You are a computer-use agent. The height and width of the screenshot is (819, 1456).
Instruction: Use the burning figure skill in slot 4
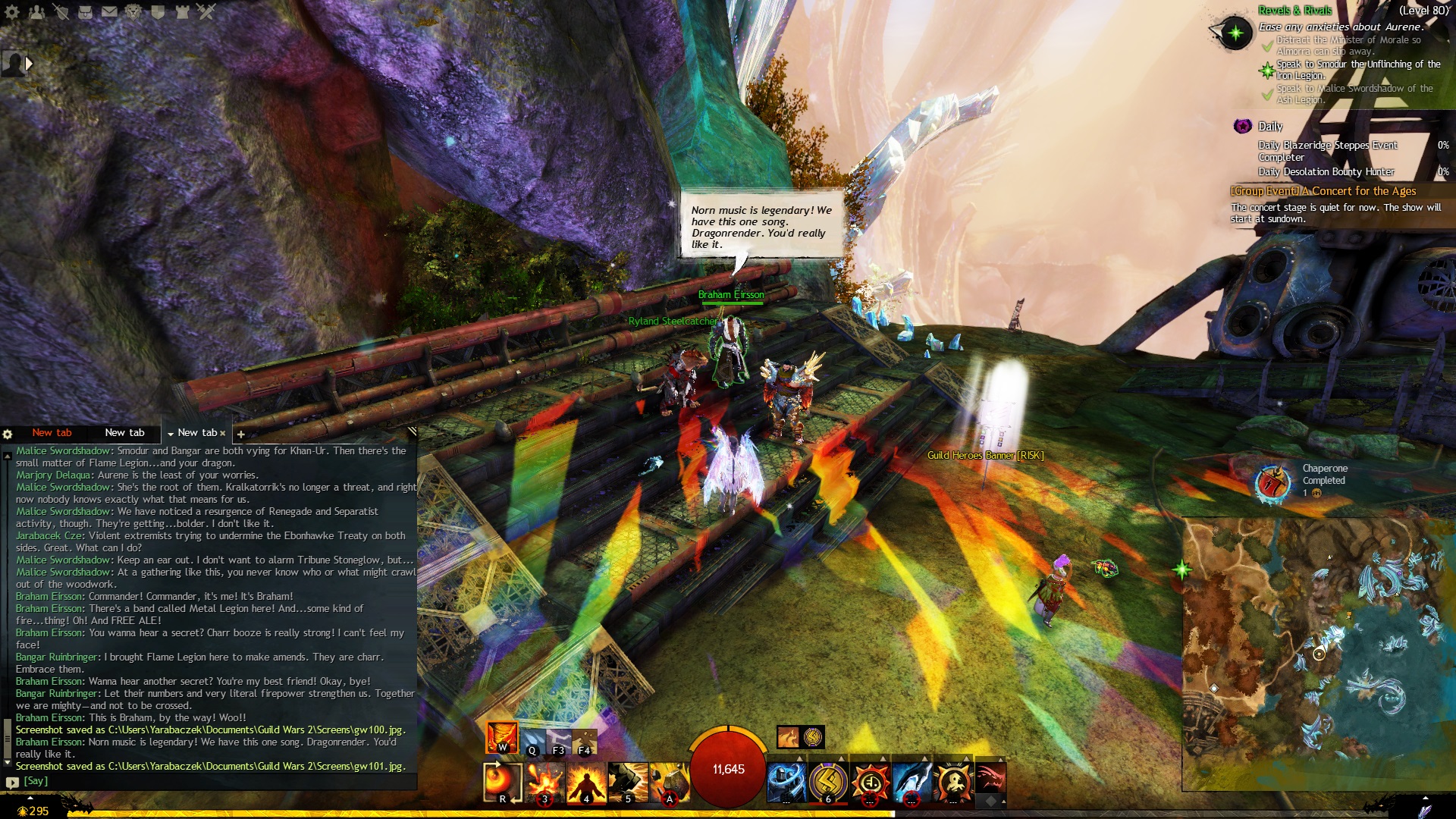tap(586, 782)
